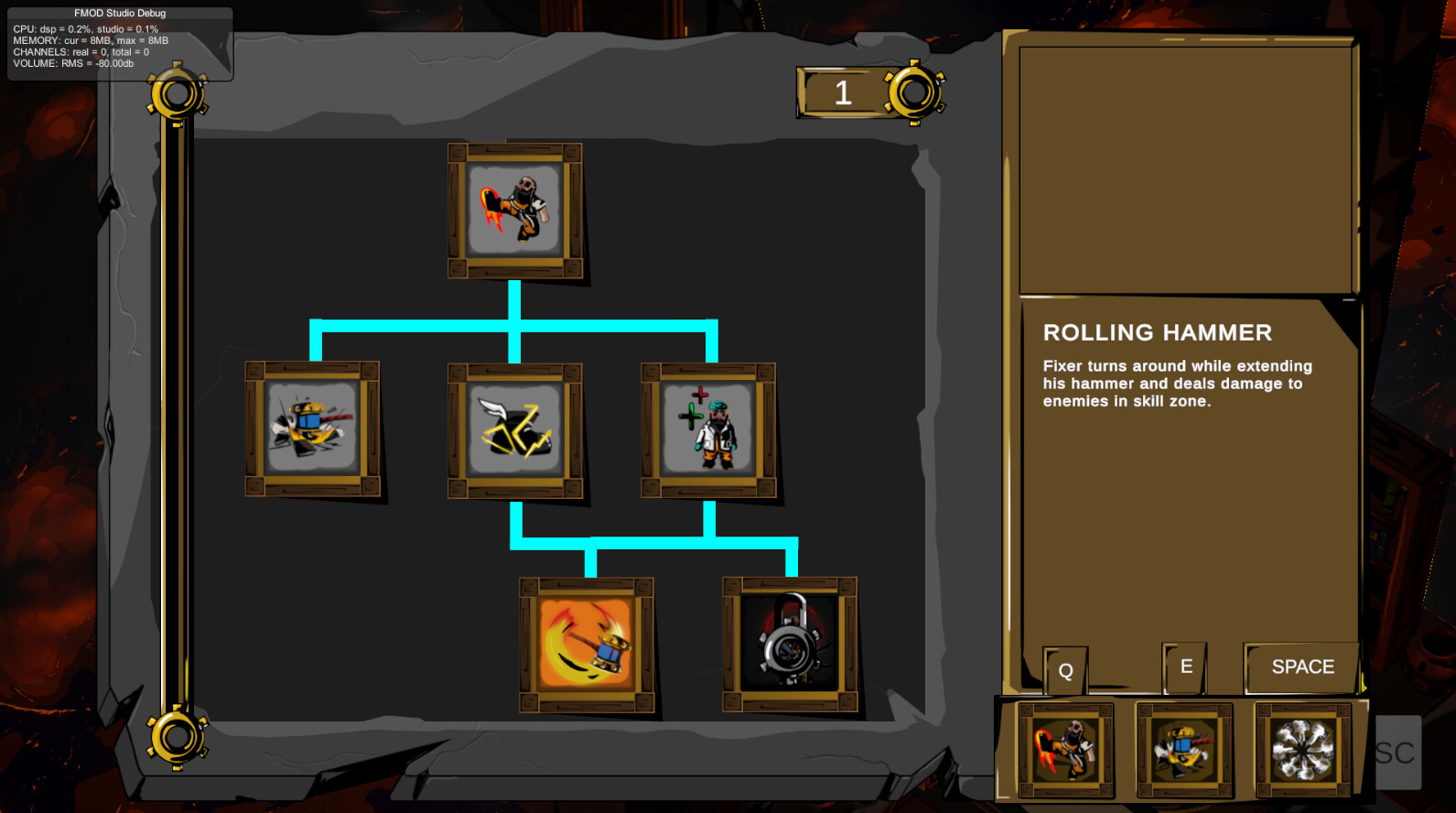The height and width of the screenshot is (813, 1456).
Task: Click the gear icon right of the page number
Action: point(913,92)
